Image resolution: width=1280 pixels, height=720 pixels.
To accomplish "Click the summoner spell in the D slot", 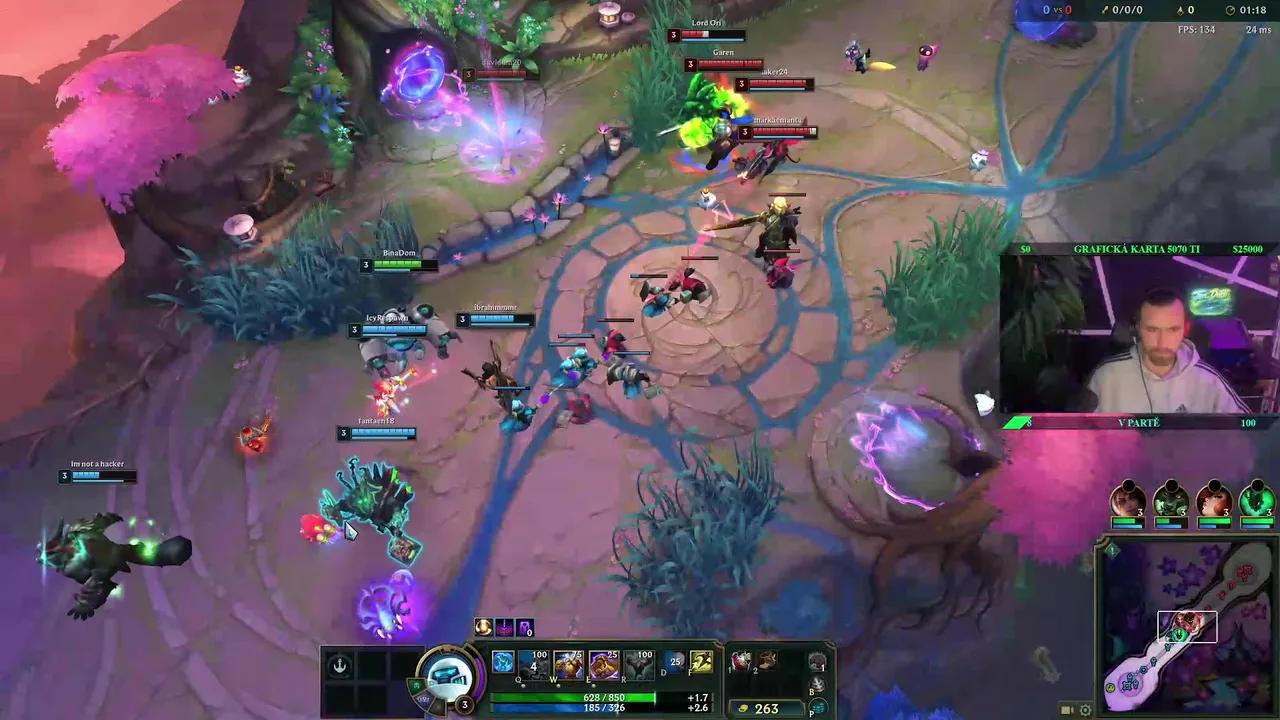I will coord(672,663).
